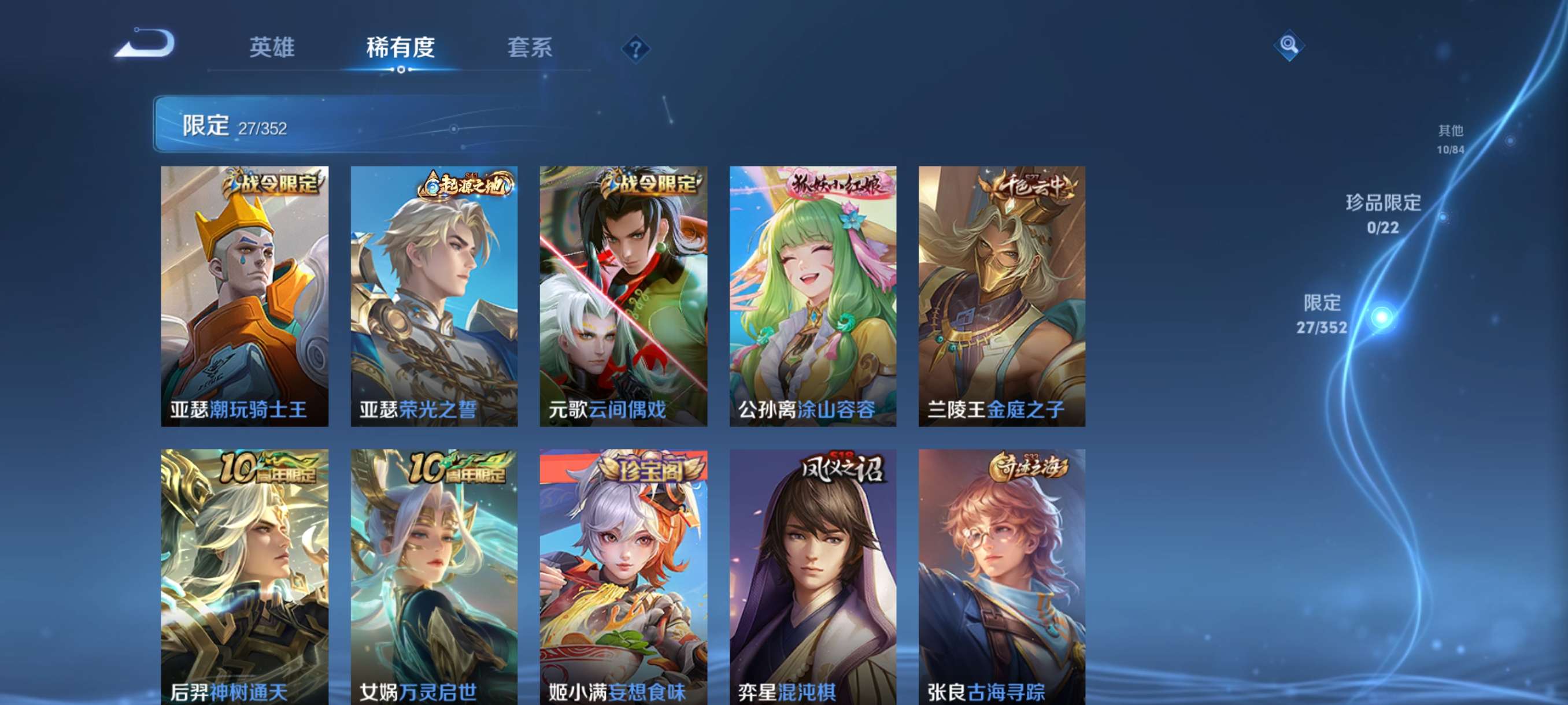Open the question mark help icon
1568x705 pixels.
coord(635,50)
